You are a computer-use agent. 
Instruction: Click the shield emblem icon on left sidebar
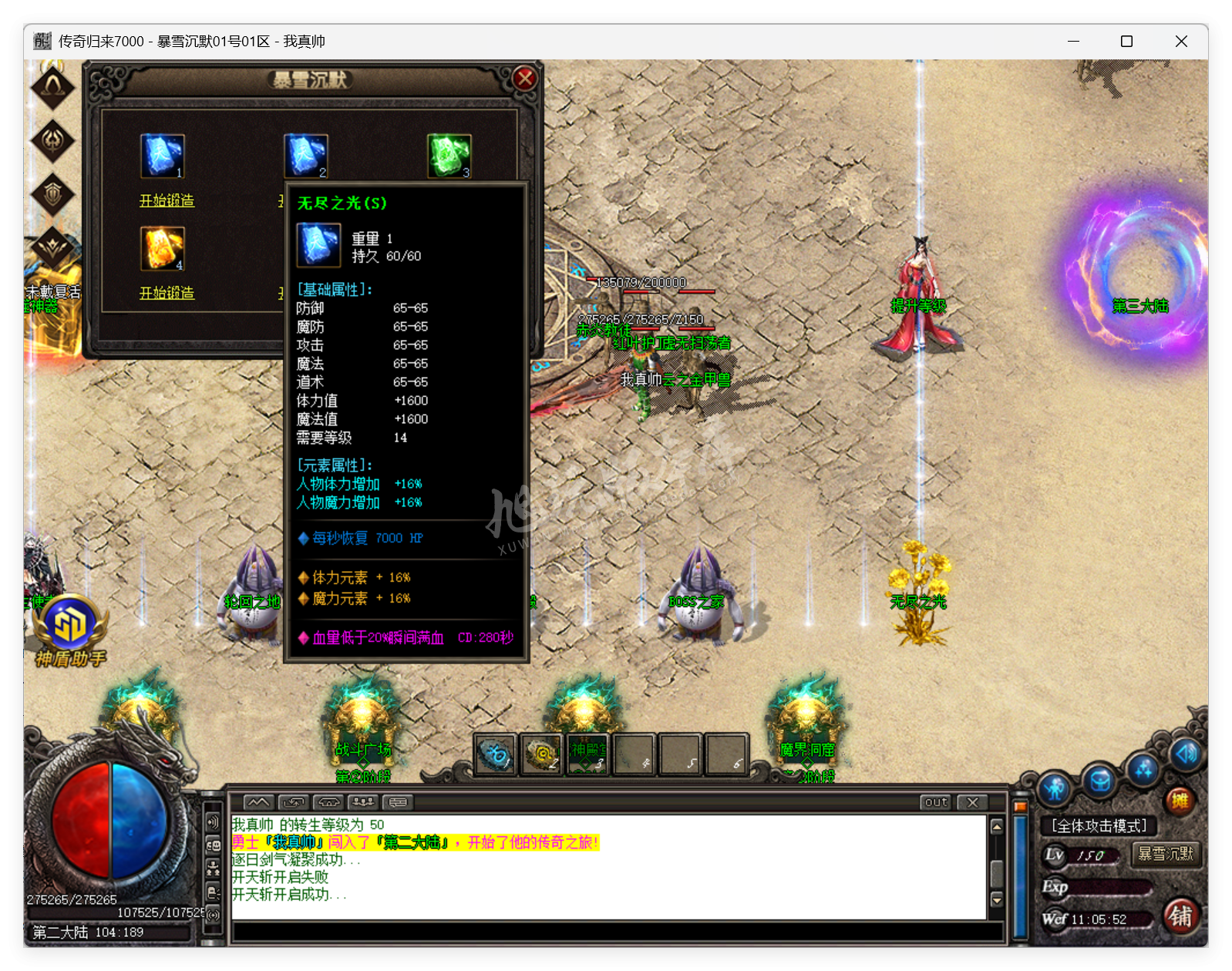click(x=53, y=192)
